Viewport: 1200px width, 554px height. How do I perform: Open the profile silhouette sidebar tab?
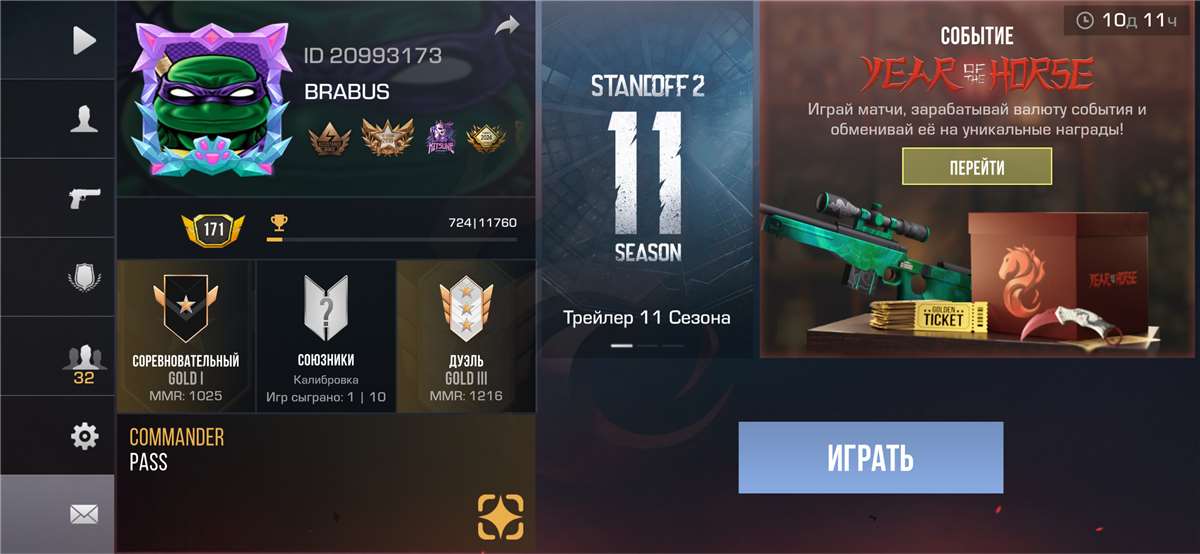point(85,119)
